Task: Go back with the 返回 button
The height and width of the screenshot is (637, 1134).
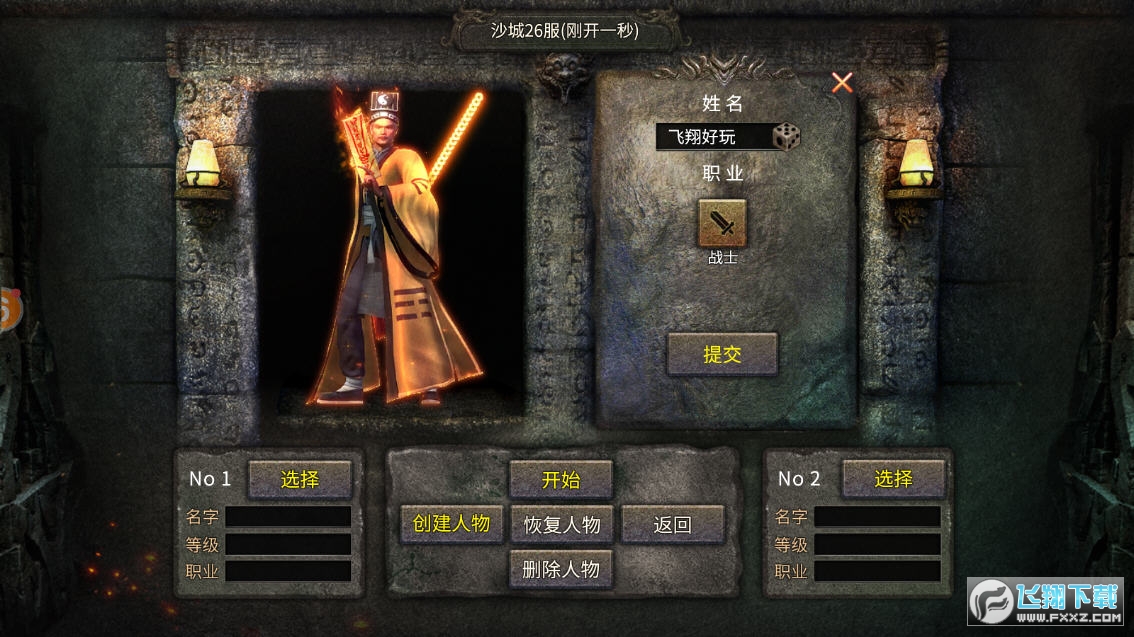Action: 672,524
